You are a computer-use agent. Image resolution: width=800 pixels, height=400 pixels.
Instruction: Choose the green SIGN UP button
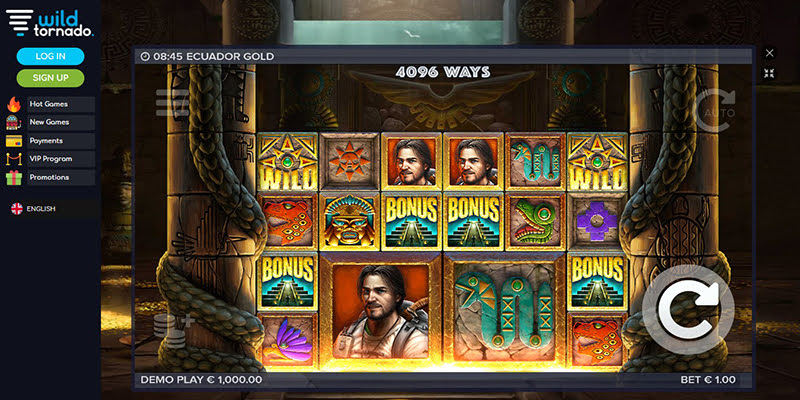point(50,77)
